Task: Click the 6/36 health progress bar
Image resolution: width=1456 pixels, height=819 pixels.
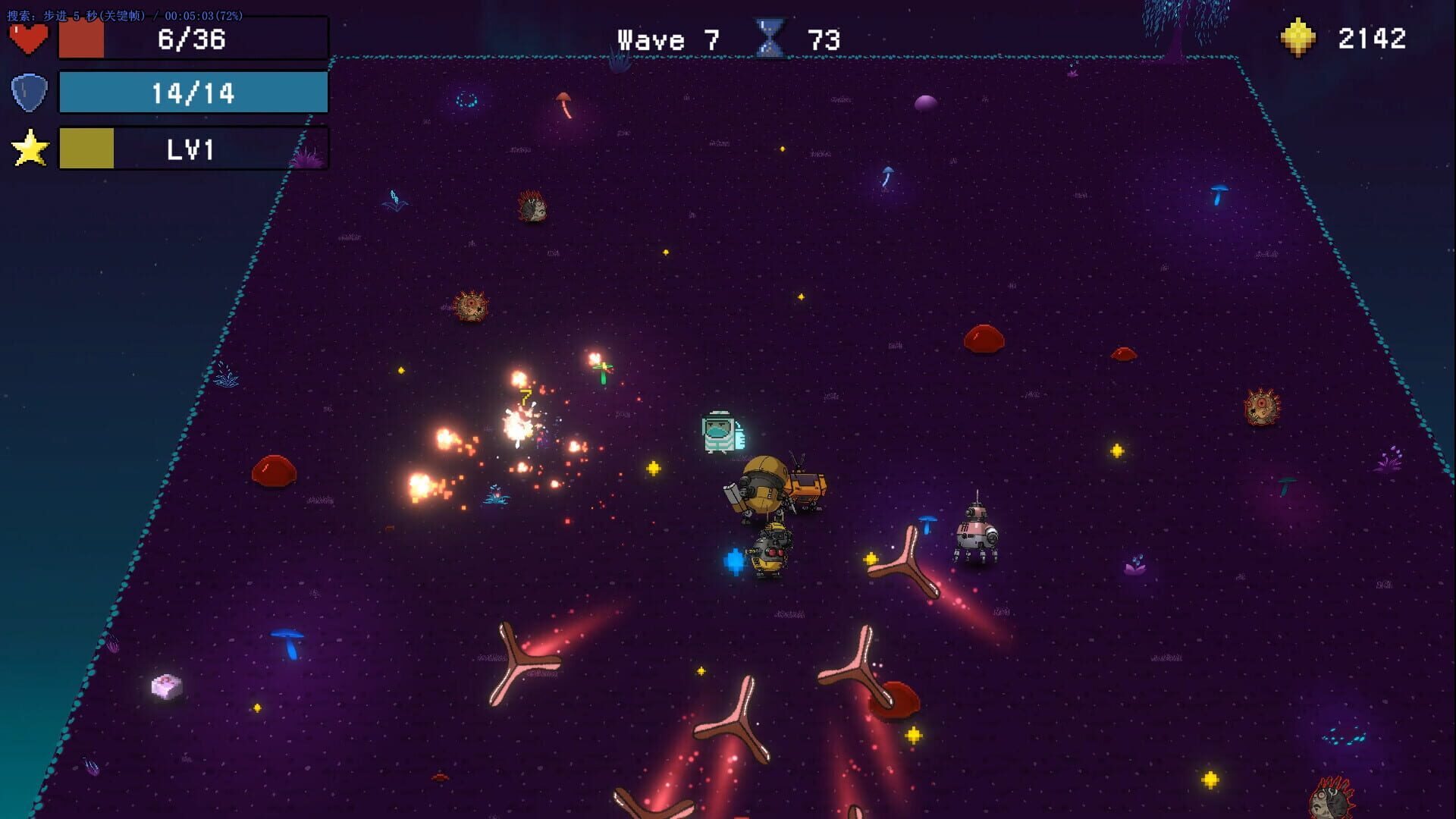Action: pos(192,39)
